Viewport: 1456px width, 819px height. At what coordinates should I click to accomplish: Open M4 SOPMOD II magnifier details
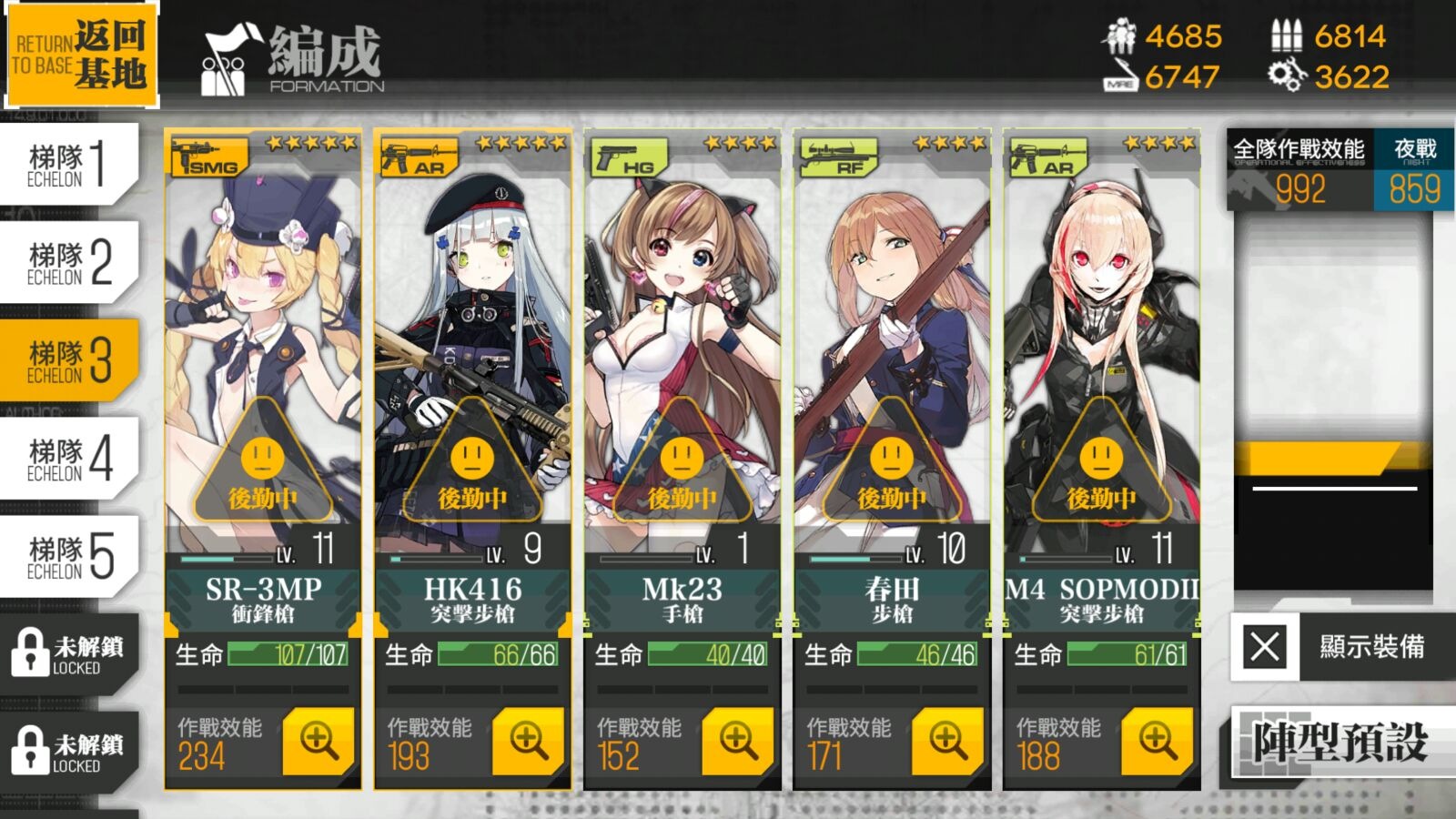point(1157,742)
